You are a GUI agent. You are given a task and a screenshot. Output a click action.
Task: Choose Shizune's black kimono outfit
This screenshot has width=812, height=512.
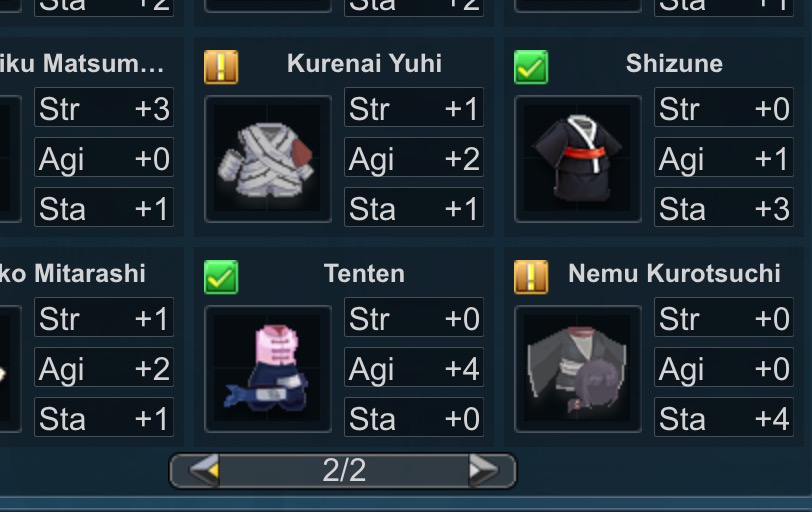point(577,159)
